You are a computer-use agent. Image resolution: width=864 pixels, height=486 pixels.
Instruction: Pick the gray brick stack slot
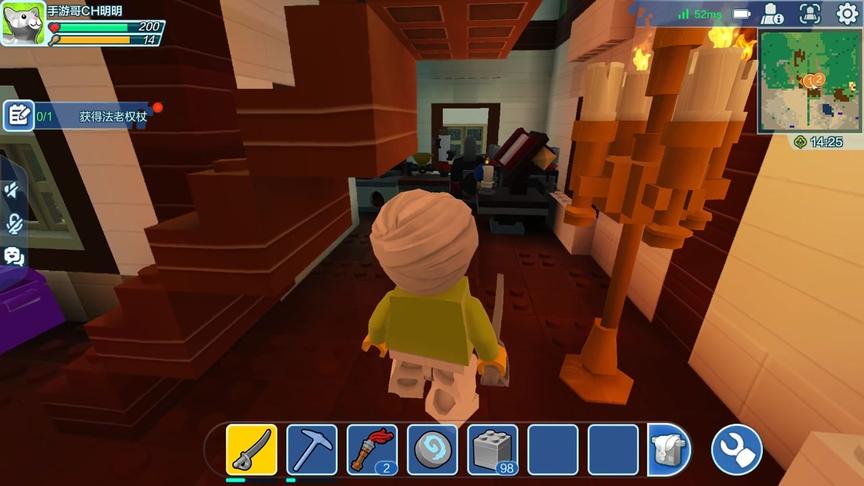click(493, 449)
